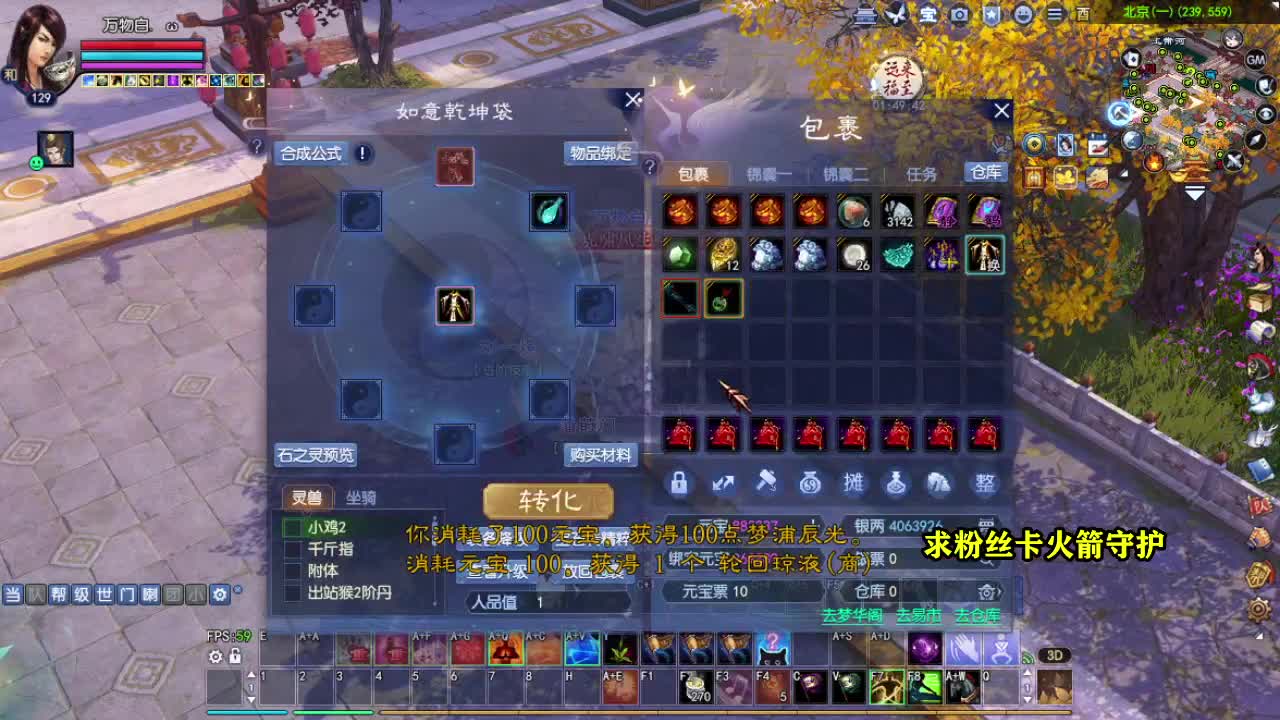Open the 任务 tab in the bag window
This screenshot has height=720, width=1280.
(x=919, y=172)
